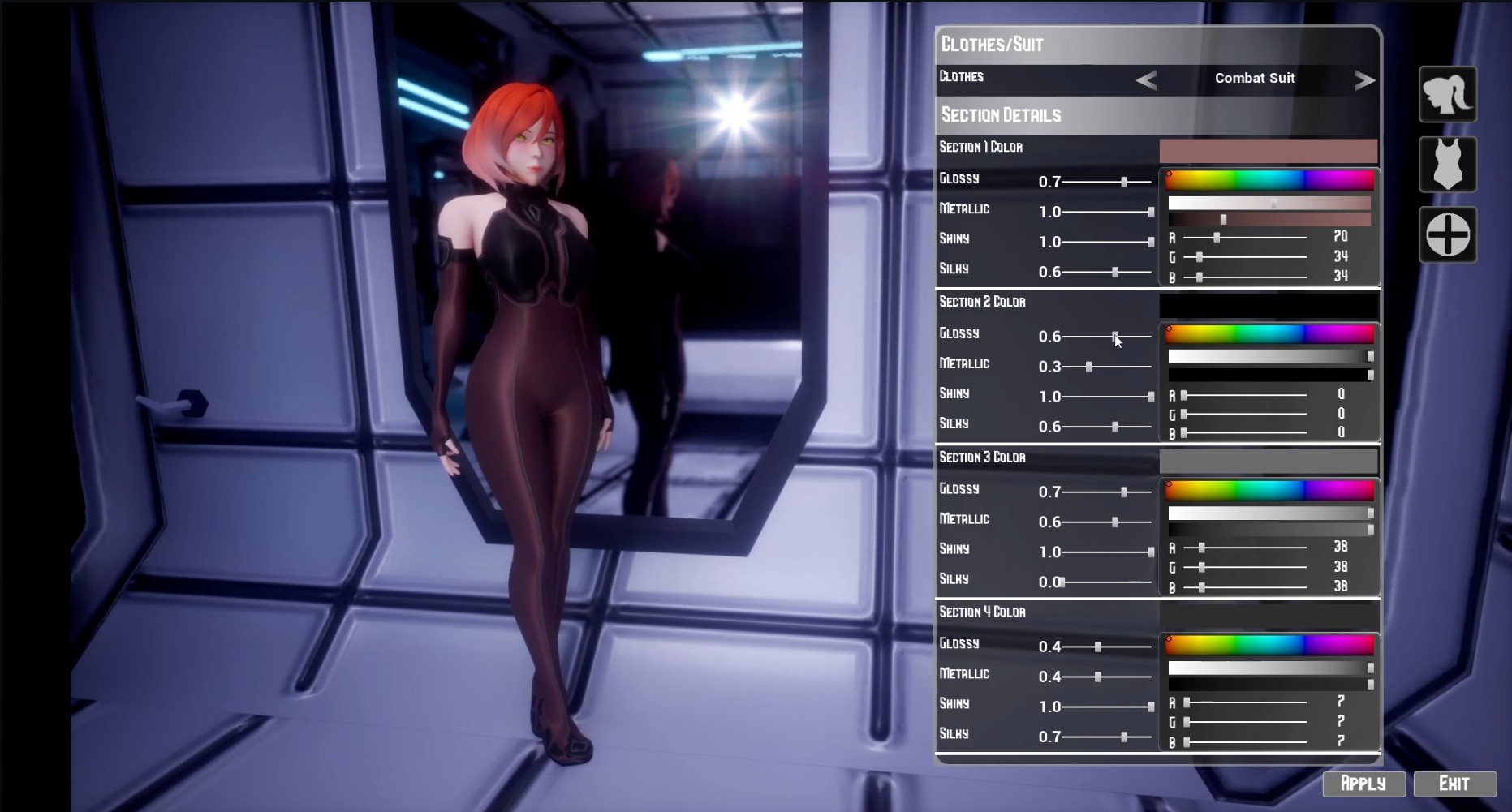Change Section 3 blue channel slider
Viewport: 1512px width, 812px height.
(1202, 587)
